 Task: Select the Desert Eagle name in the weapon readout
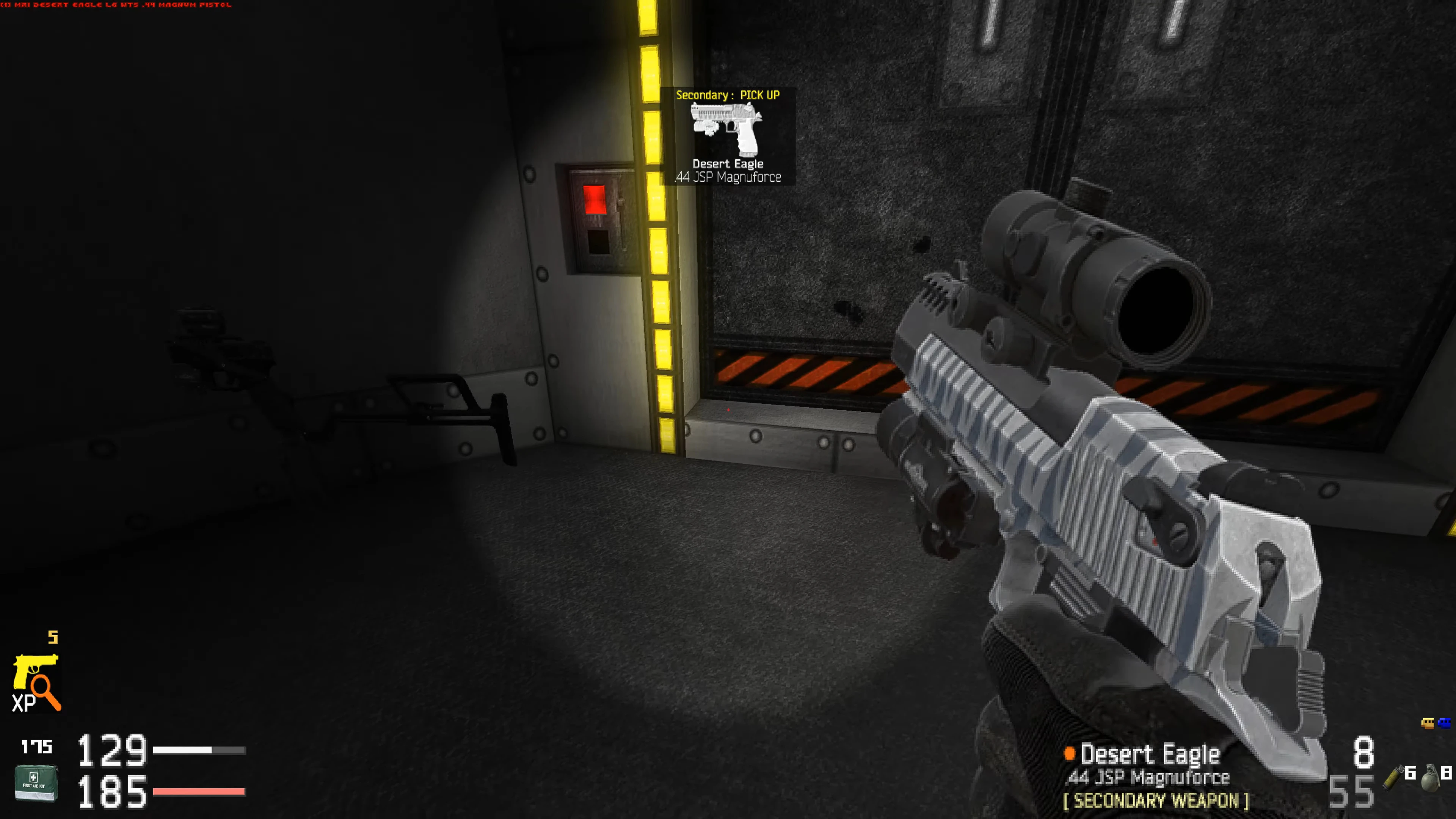pyautogui.click(x=1152, y=753)
